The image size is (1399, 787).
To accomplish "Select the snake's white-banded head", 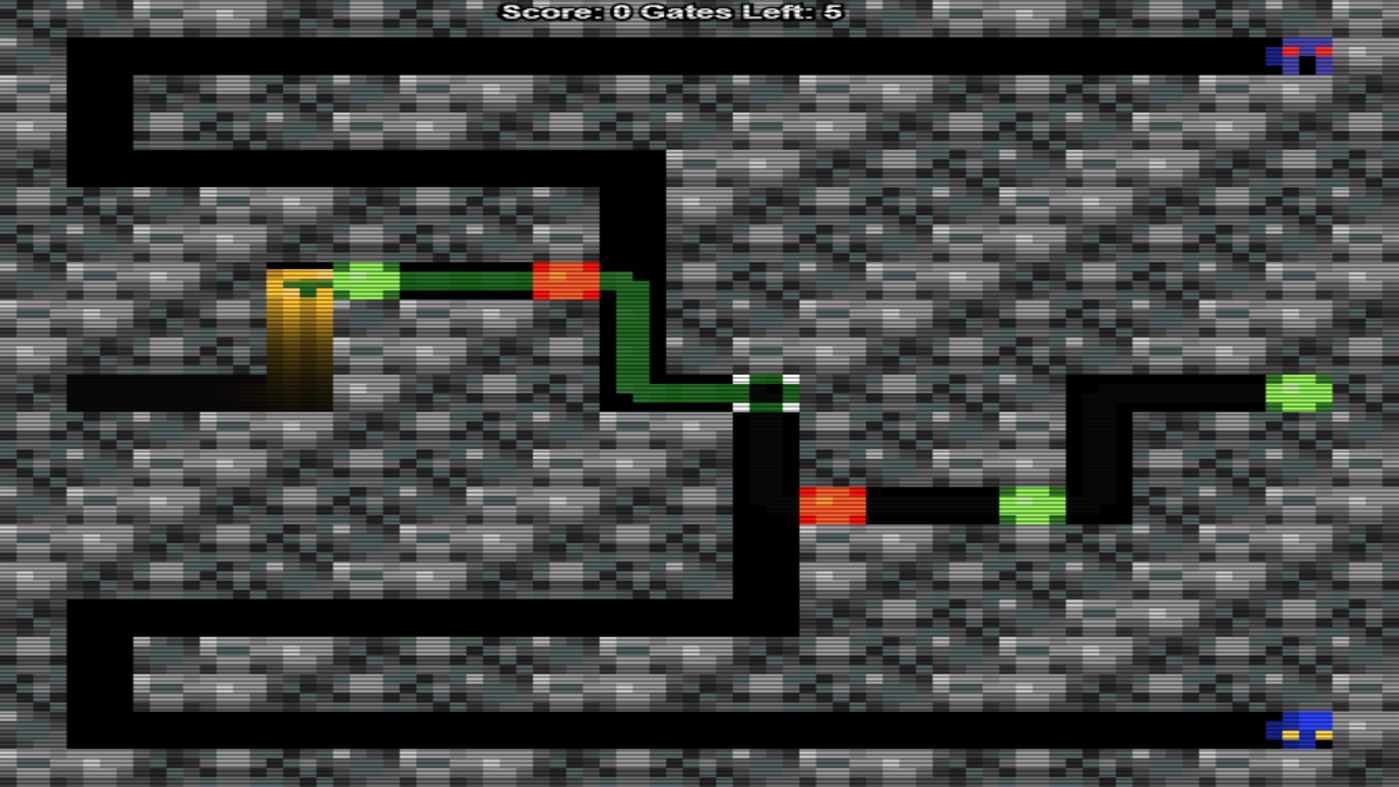I will tap(767, 392).
